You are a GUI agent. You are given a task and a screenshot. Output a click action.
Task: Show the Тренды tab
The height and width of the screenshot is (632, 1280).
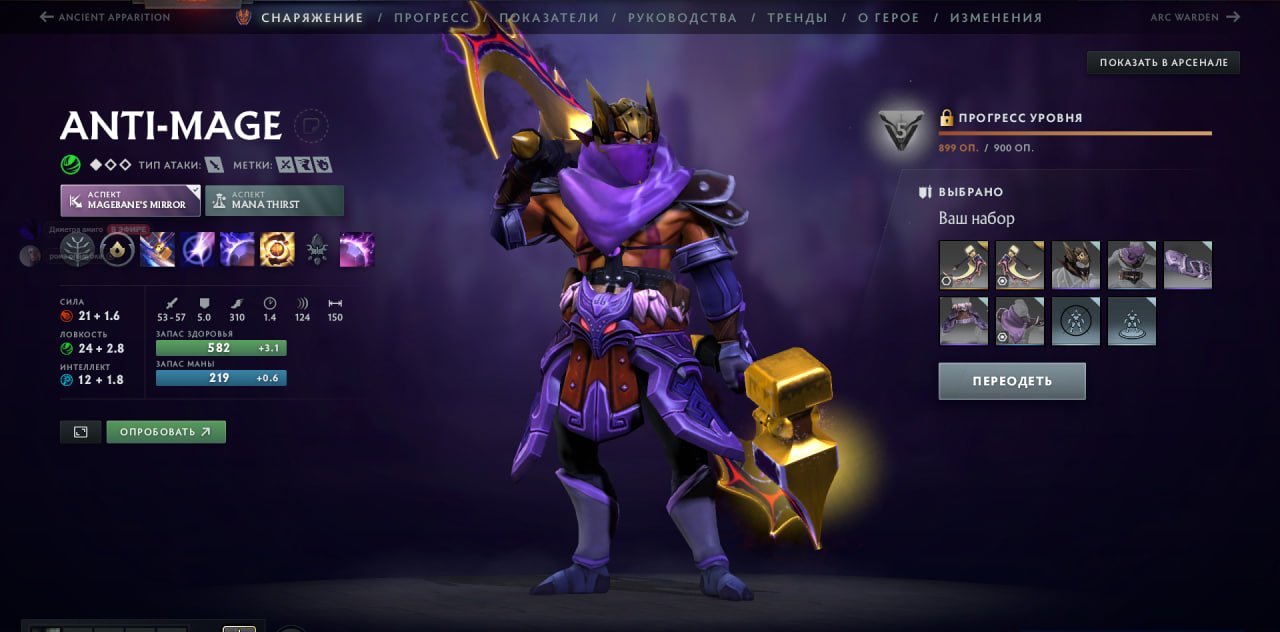pyautogui.click(x=797, y=18)
